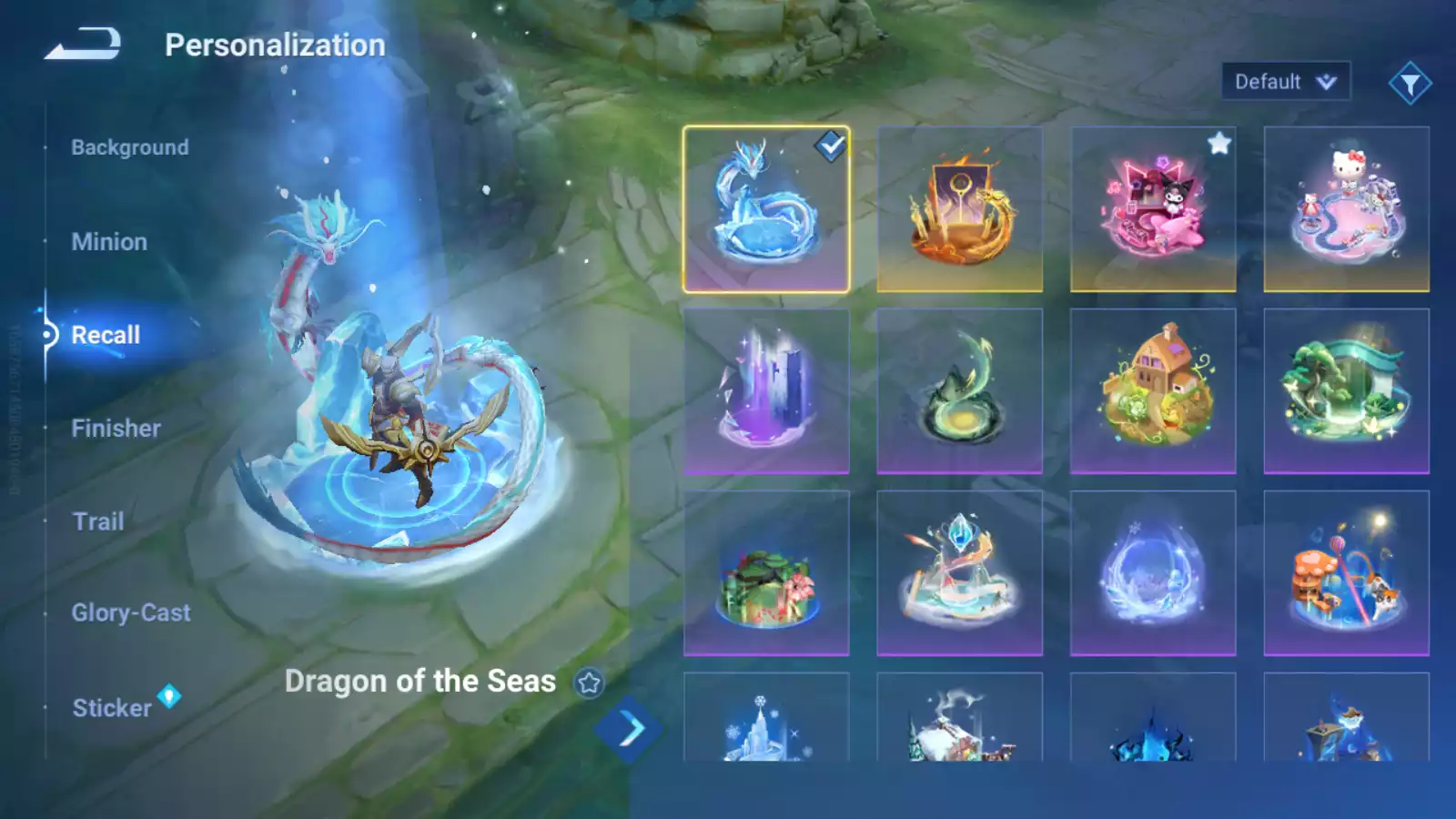Favorite Dragon of the Seas with star
Image resolution: width=1456 pixels, height=819 pixels.
coord(589,682)
